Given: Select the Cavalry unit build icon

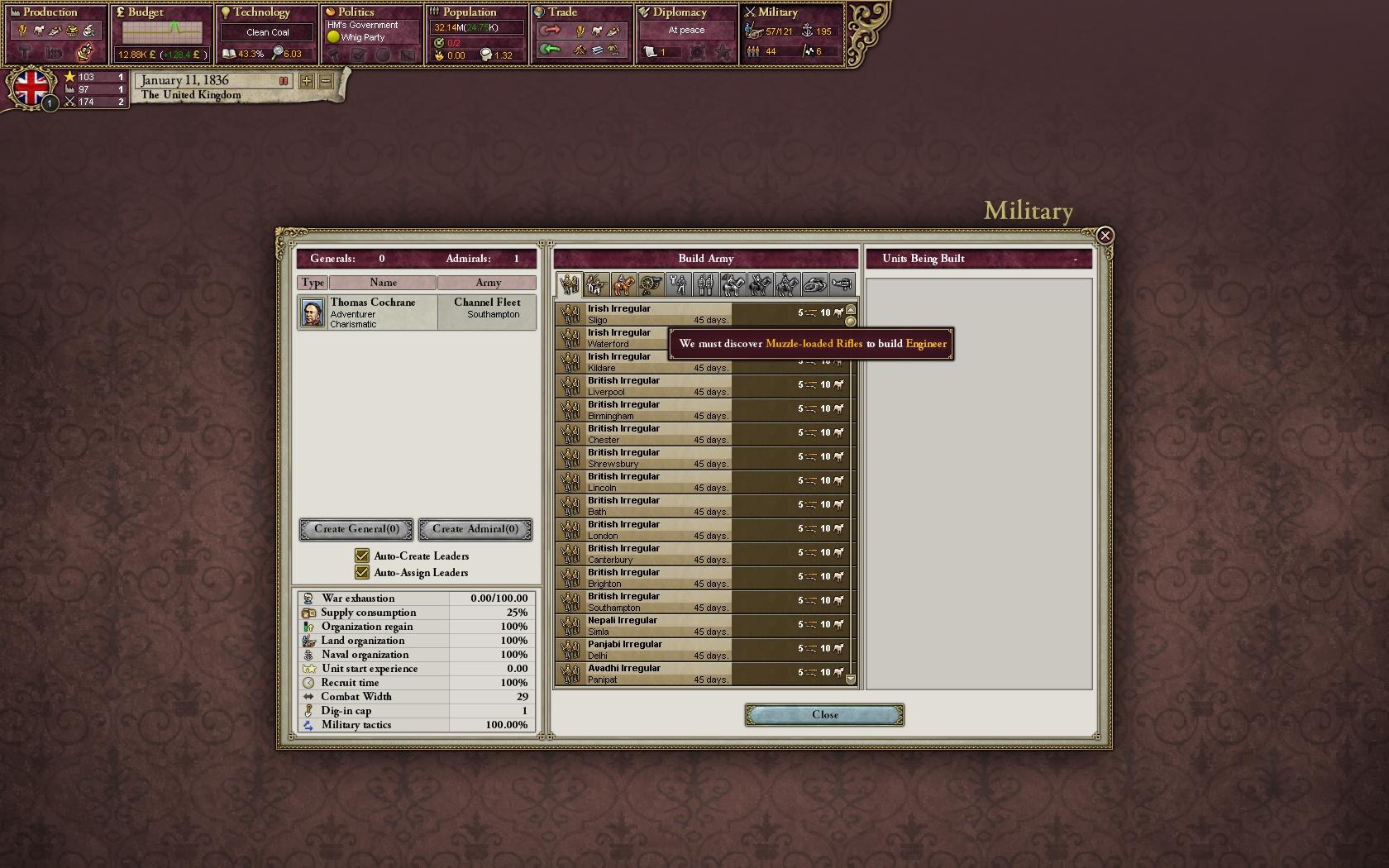Looking at the screenshot, I should pyautogui.click(x=623, y=284).
